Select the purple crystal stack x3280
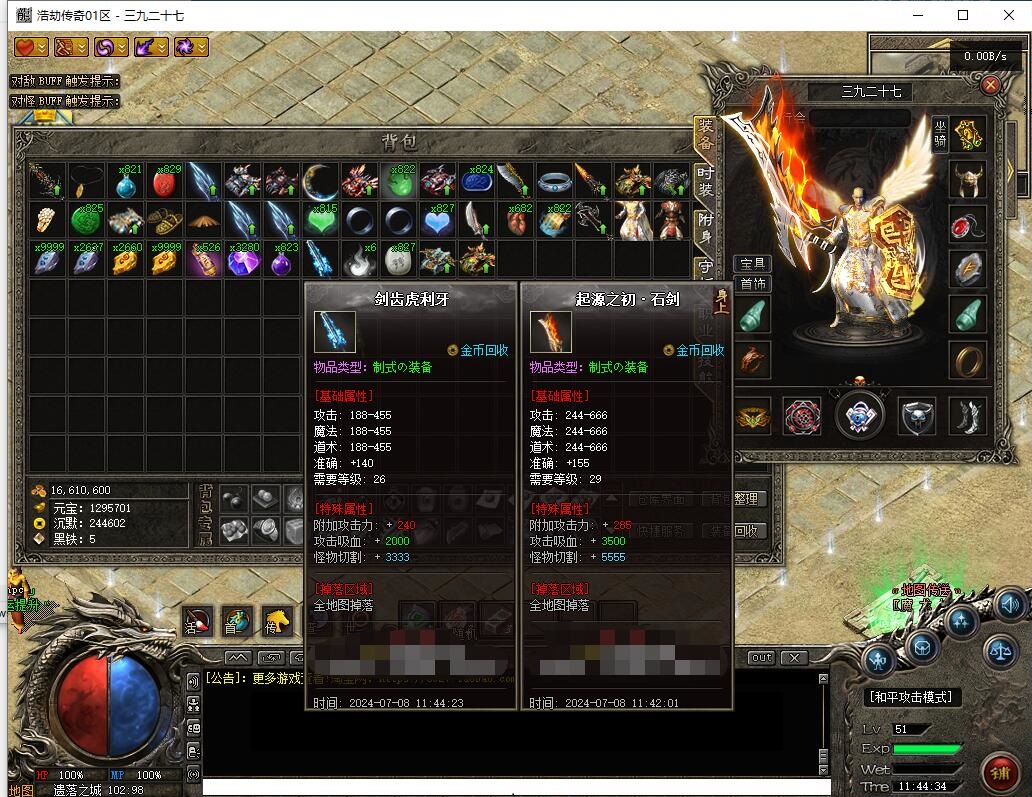1032x797 pixels. click(242, 259)
